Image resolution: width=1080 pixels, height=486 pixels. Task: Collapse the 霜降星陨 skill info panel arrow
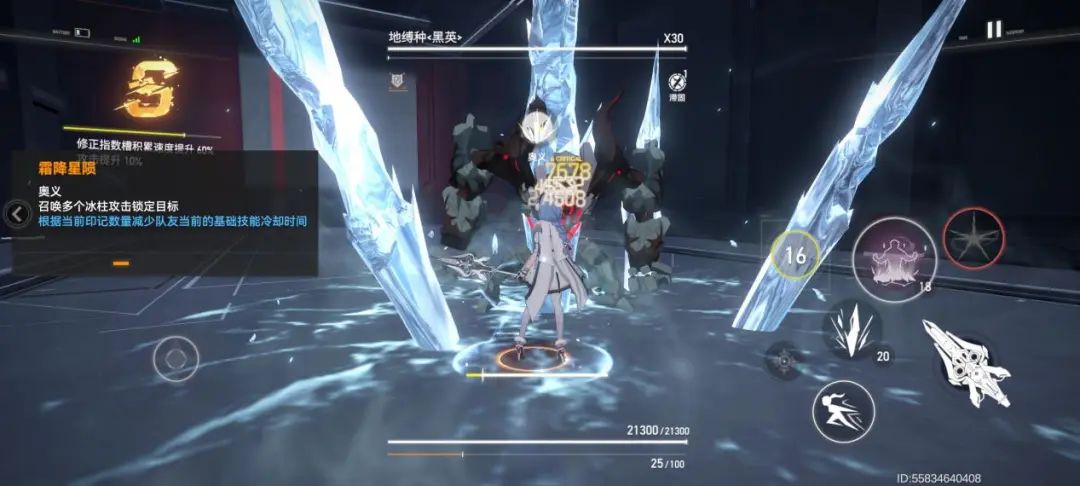(17, 213)
